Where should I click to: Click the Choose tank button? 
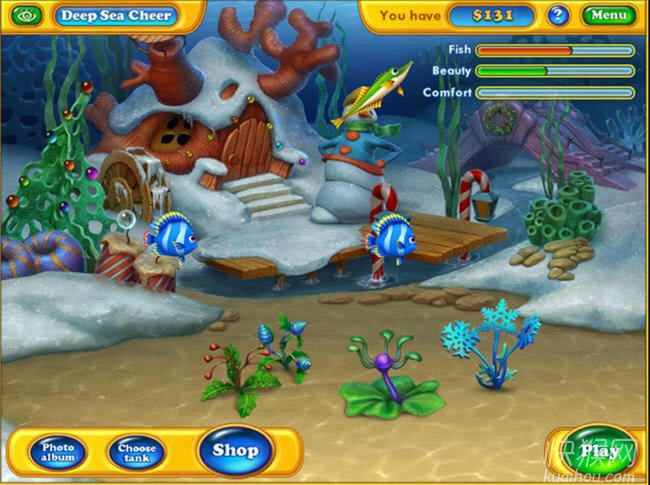[x=137, y=452]
